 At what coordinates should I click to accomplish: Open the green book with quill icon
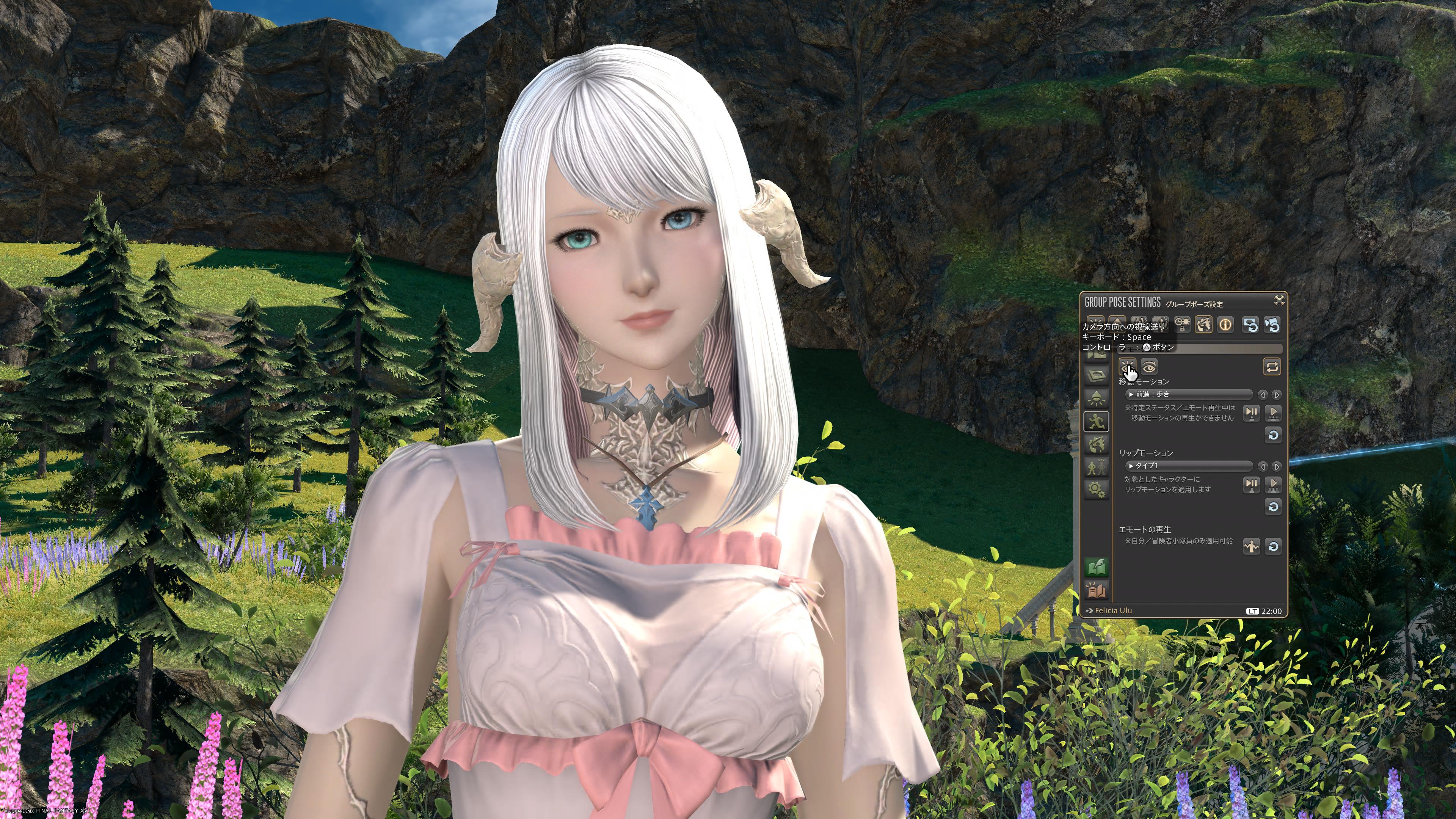pyautogui.click(x=1097, y=567)
